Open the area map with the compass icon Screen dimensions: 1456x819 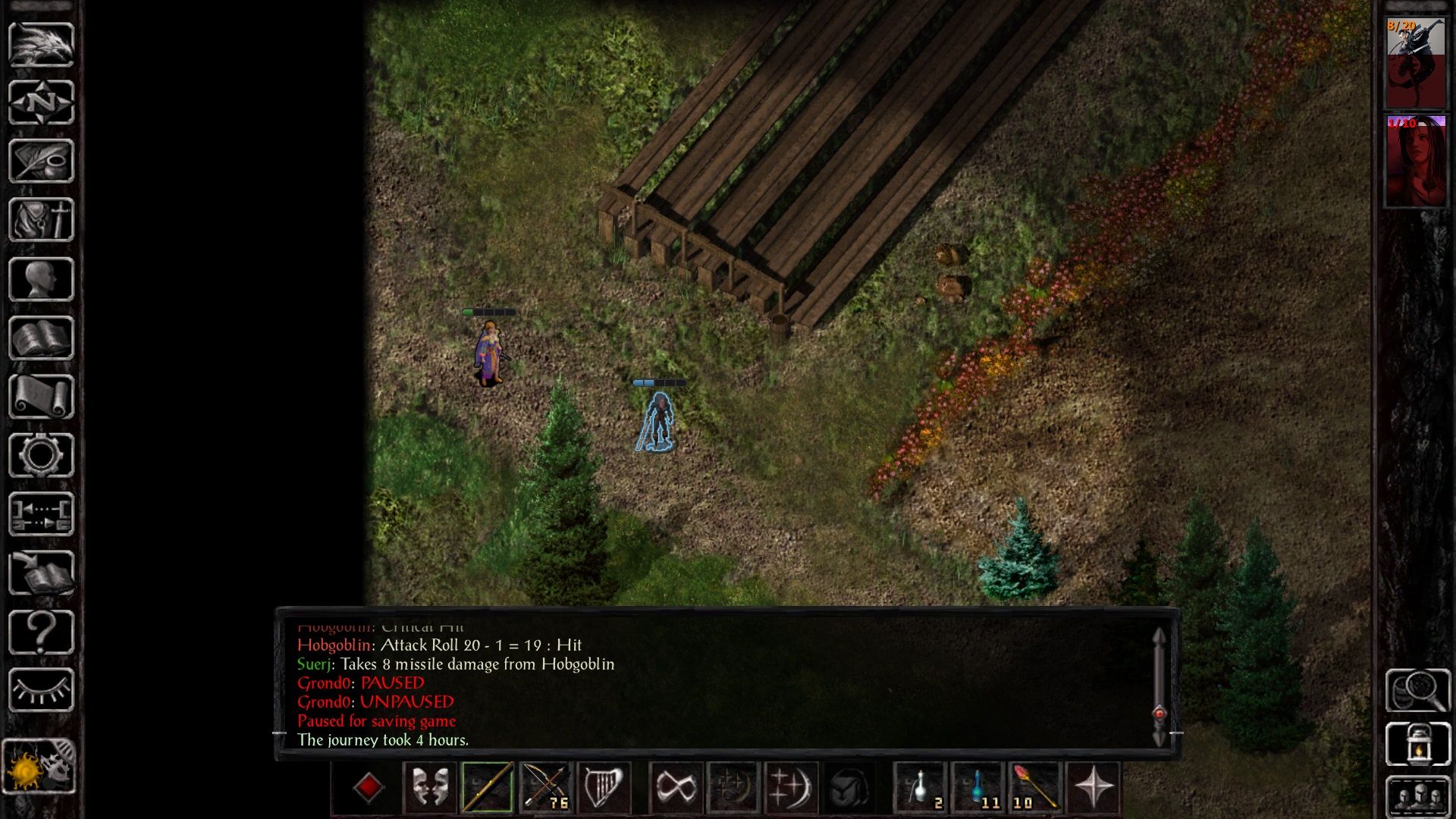[42, 102]
